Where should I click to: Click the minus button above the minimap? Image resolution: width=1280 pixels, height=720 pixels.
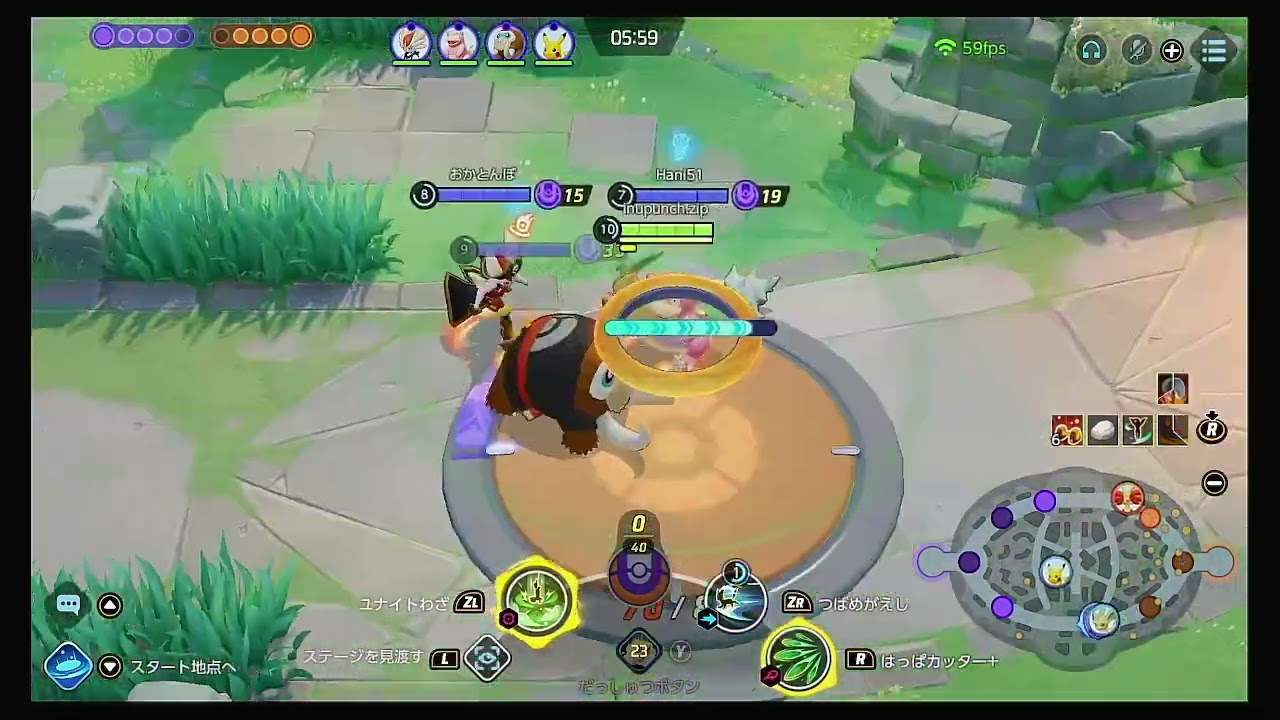[1214, 484]
